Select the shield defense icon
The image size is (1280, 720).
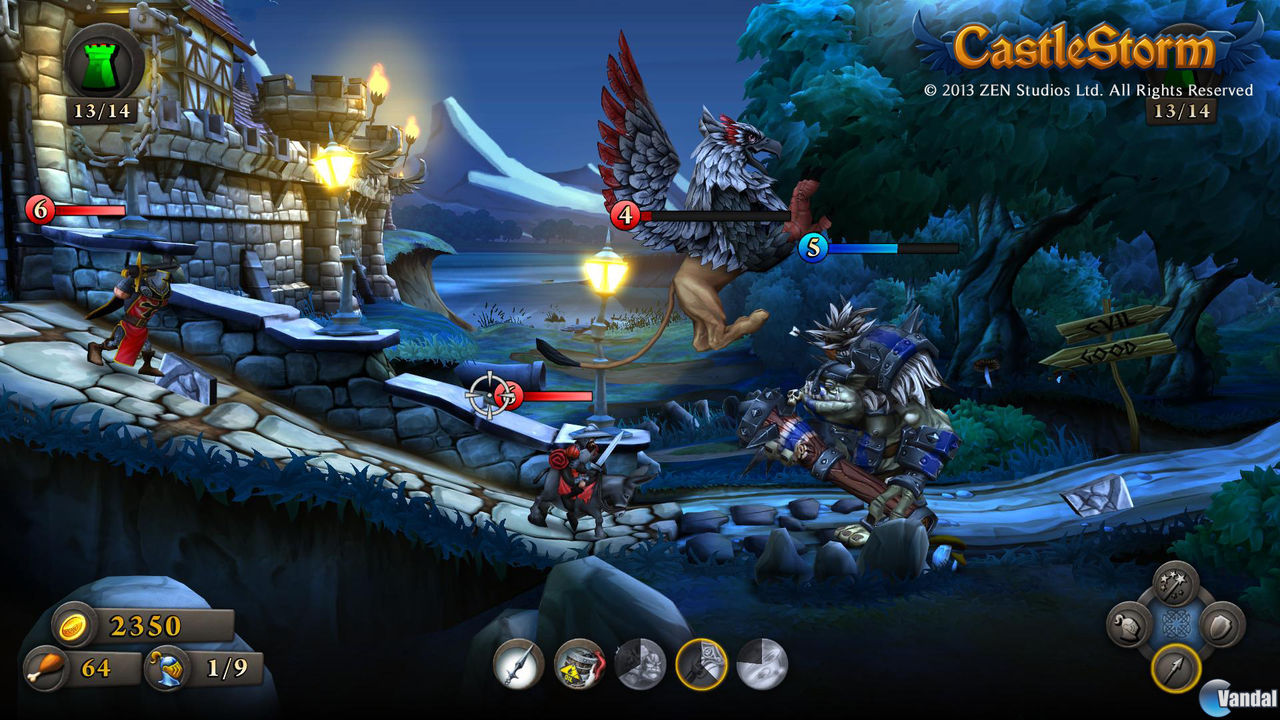(x=1222, y=626)
